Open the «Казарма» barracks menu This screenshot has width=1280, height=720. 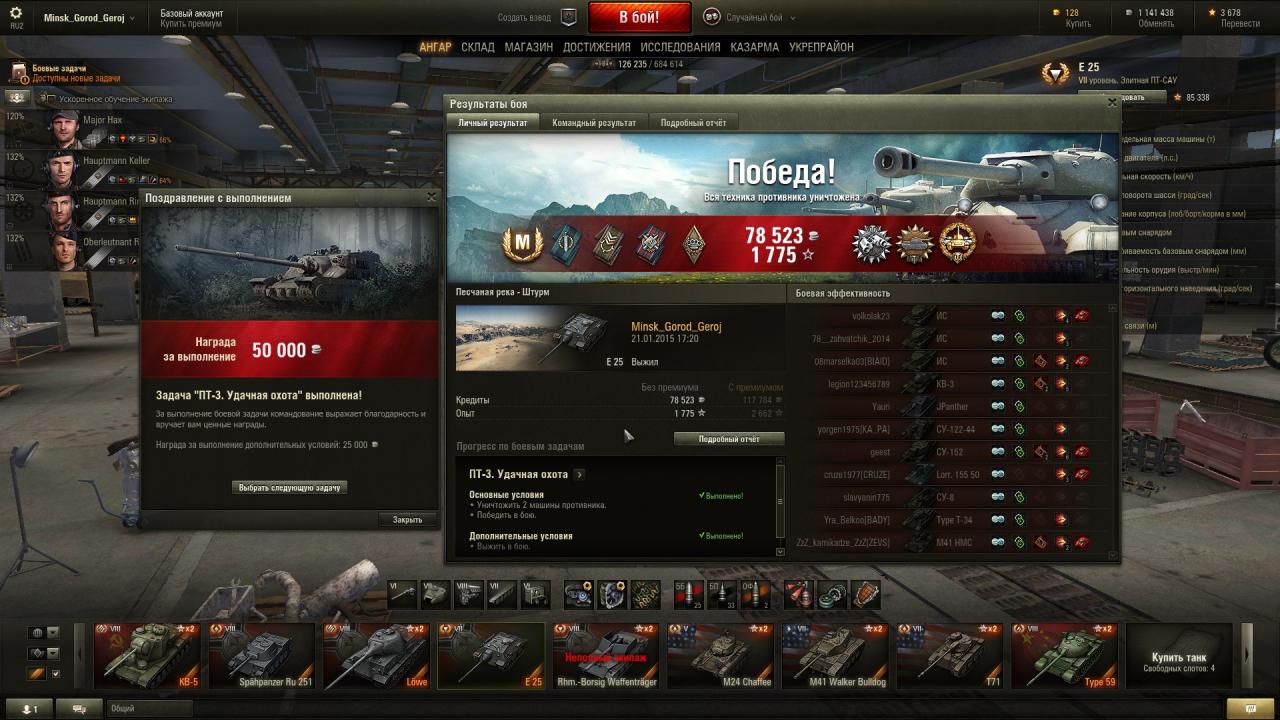[x=754, y=47]
